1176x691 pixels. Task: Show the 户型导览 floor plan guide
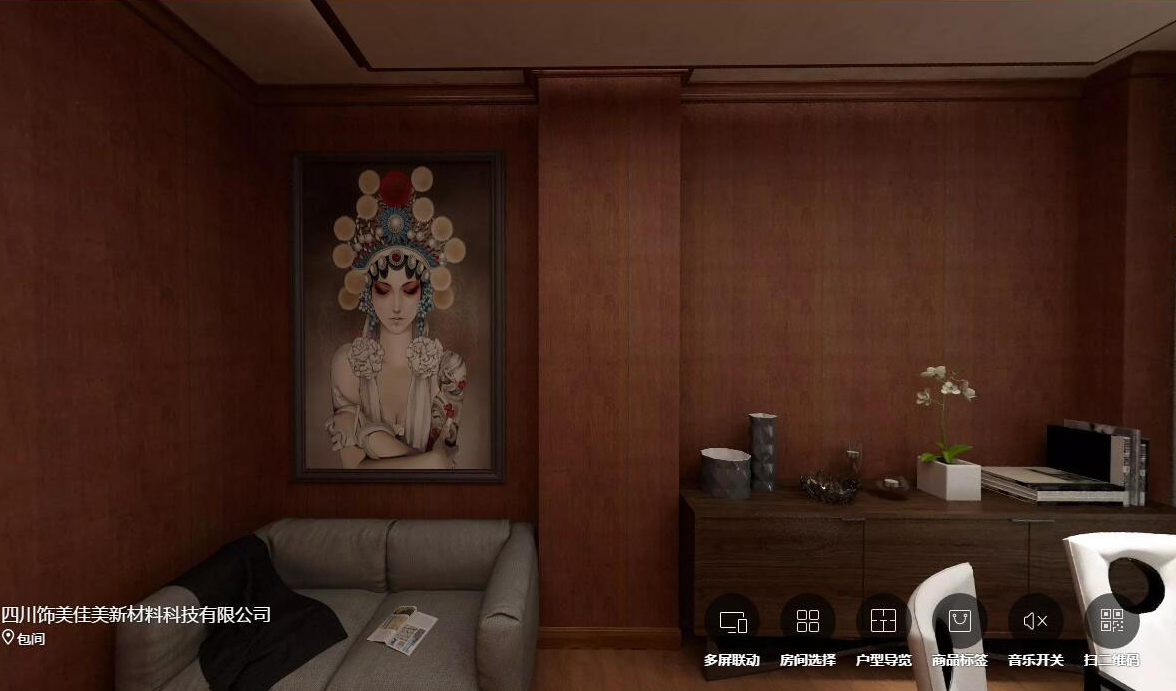click(x=883, y=622)
